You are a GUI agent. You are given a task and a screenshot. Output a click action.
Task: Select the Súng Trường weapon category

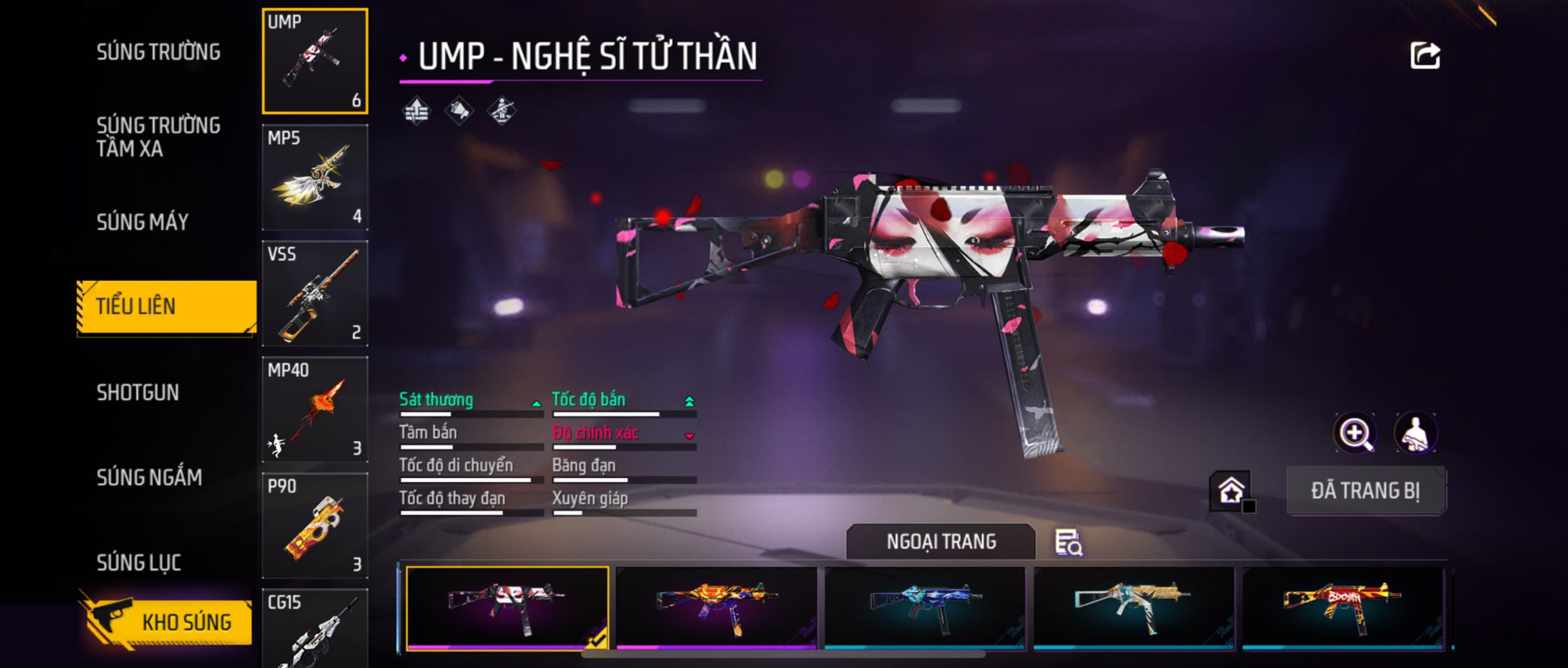point(158,52)
